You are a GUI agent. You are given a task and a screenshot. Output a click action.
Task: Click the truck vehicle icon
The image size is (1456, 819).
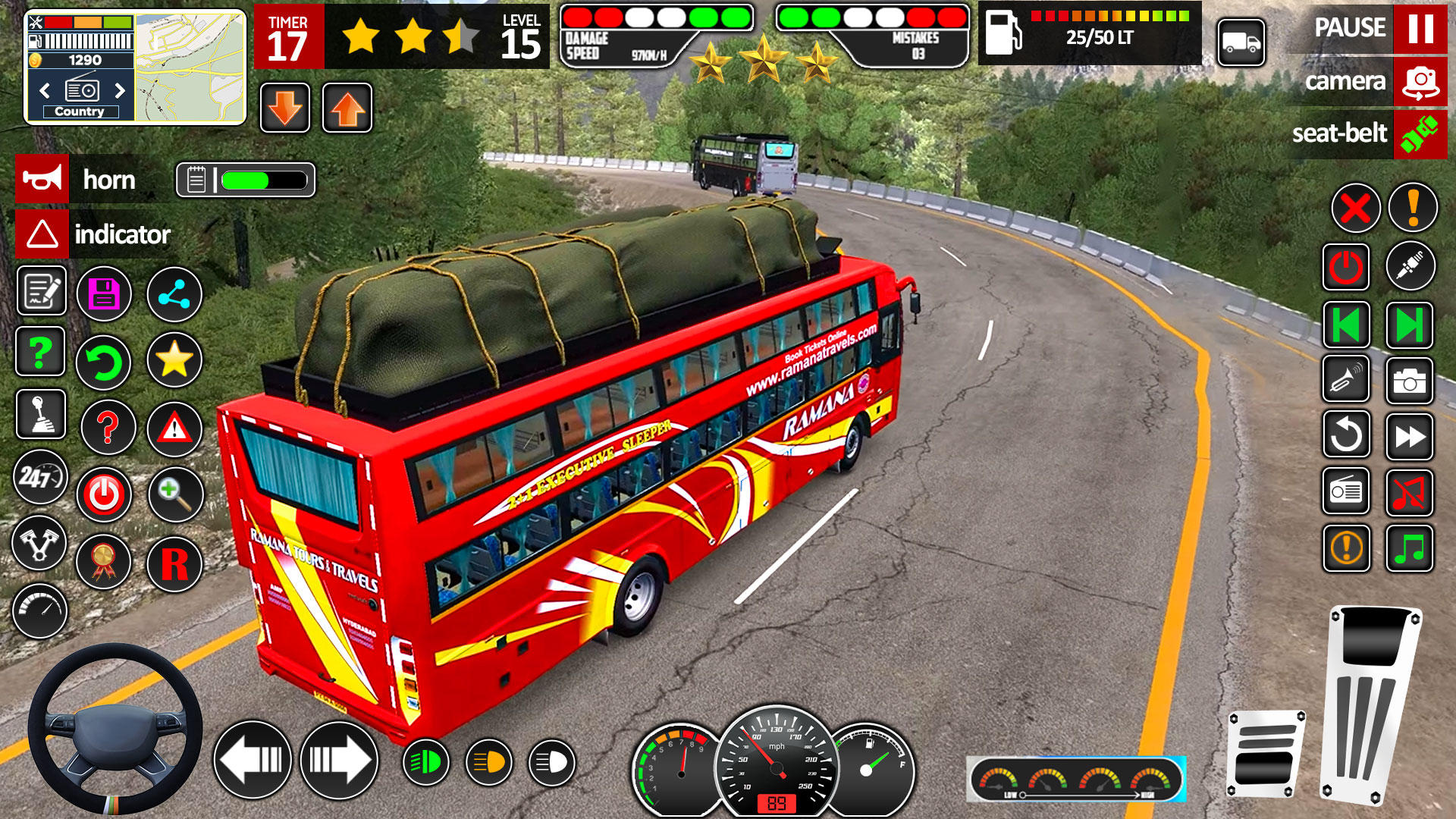tap(1241, 43)
